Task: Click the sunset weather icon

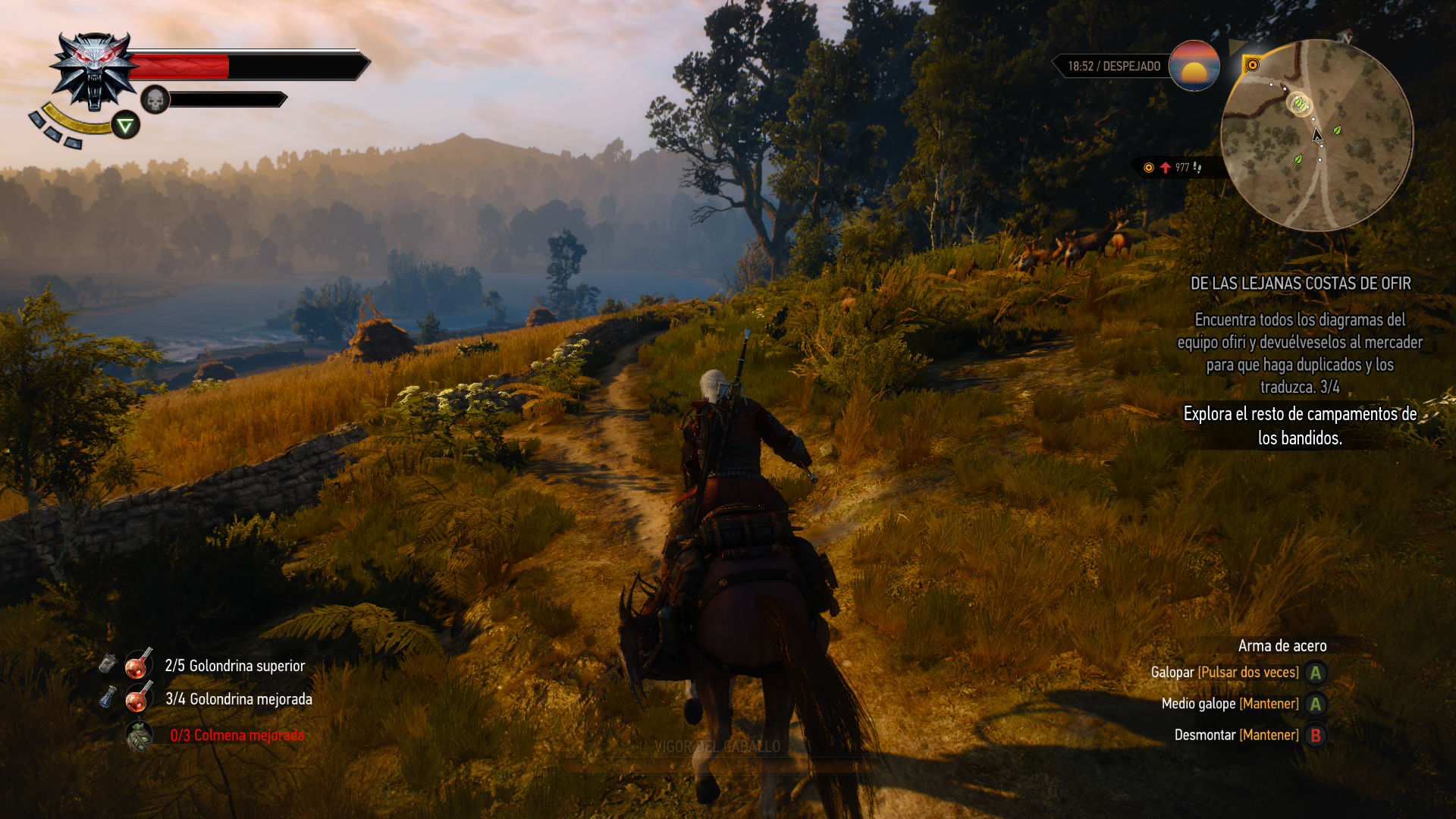Action: pos(1194,66)
